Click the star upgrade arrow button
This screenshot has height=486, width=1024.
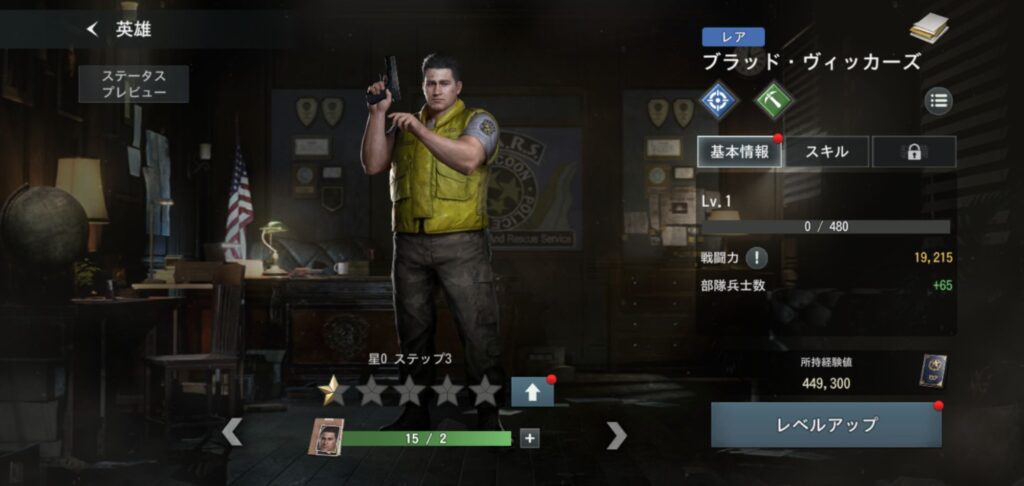531,392
